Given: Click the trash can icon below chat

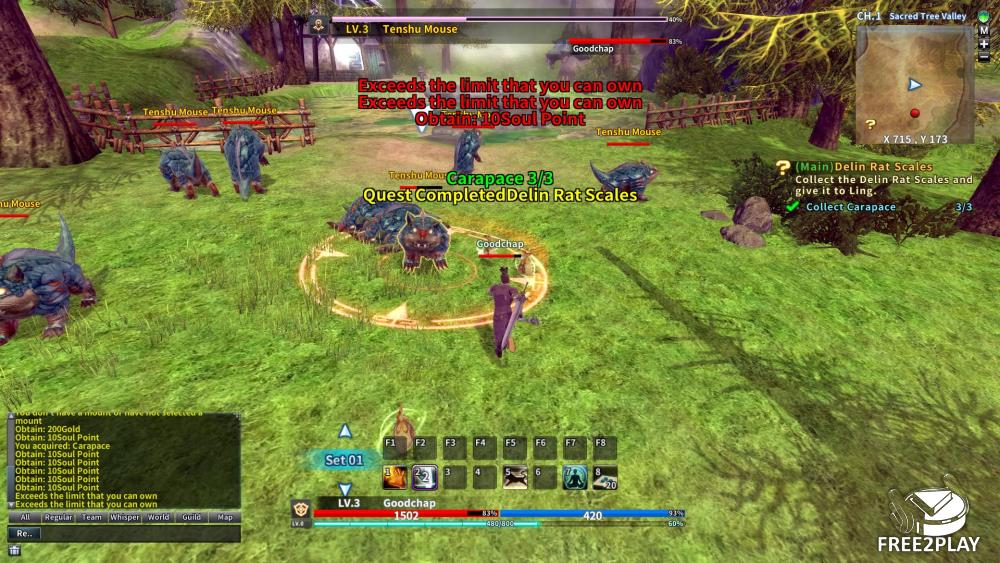Looking at the screenshot, I should pos(14,551).
